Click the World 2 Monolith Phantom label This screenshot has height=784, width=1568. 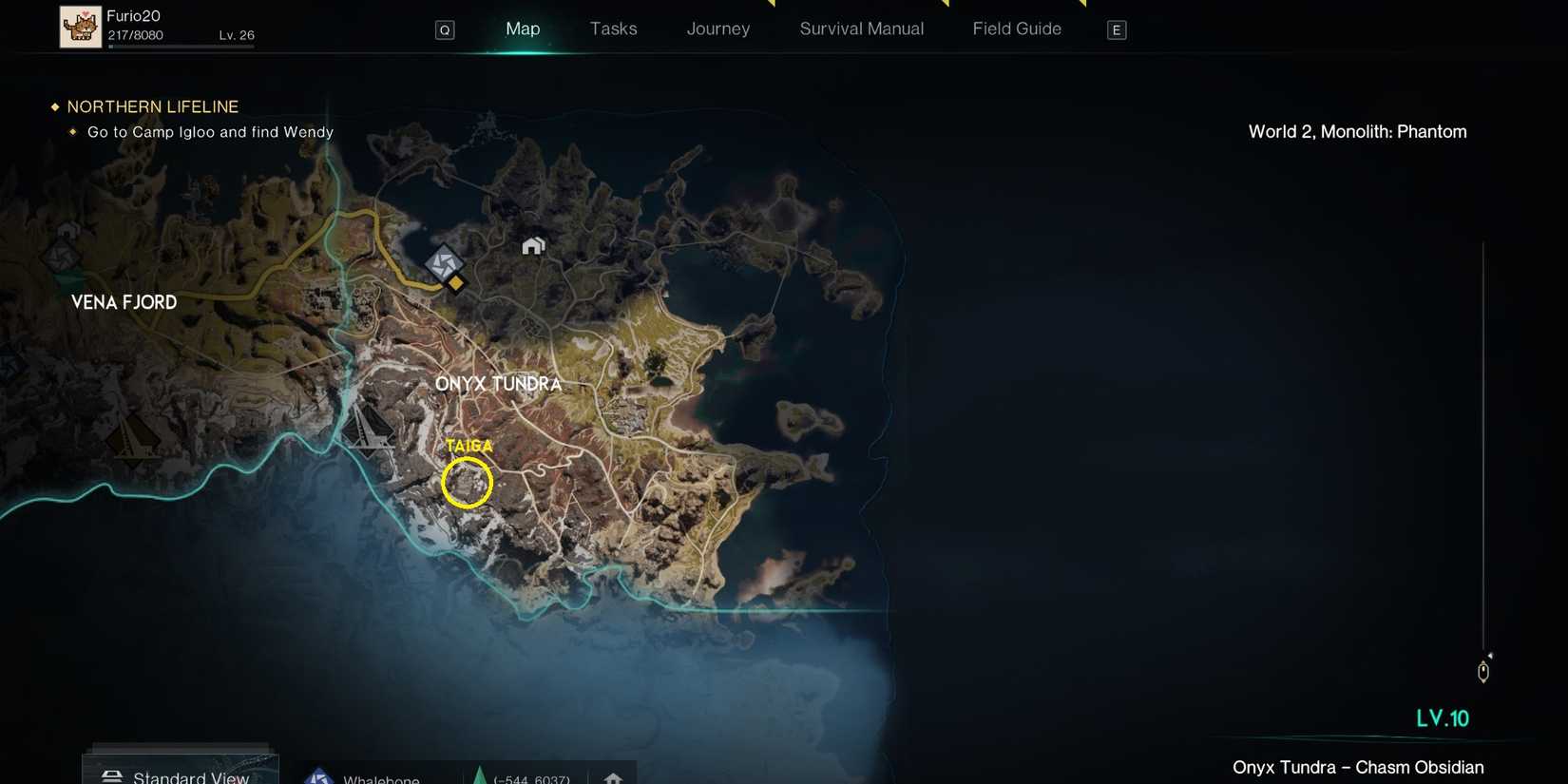tap(1357, 131)
